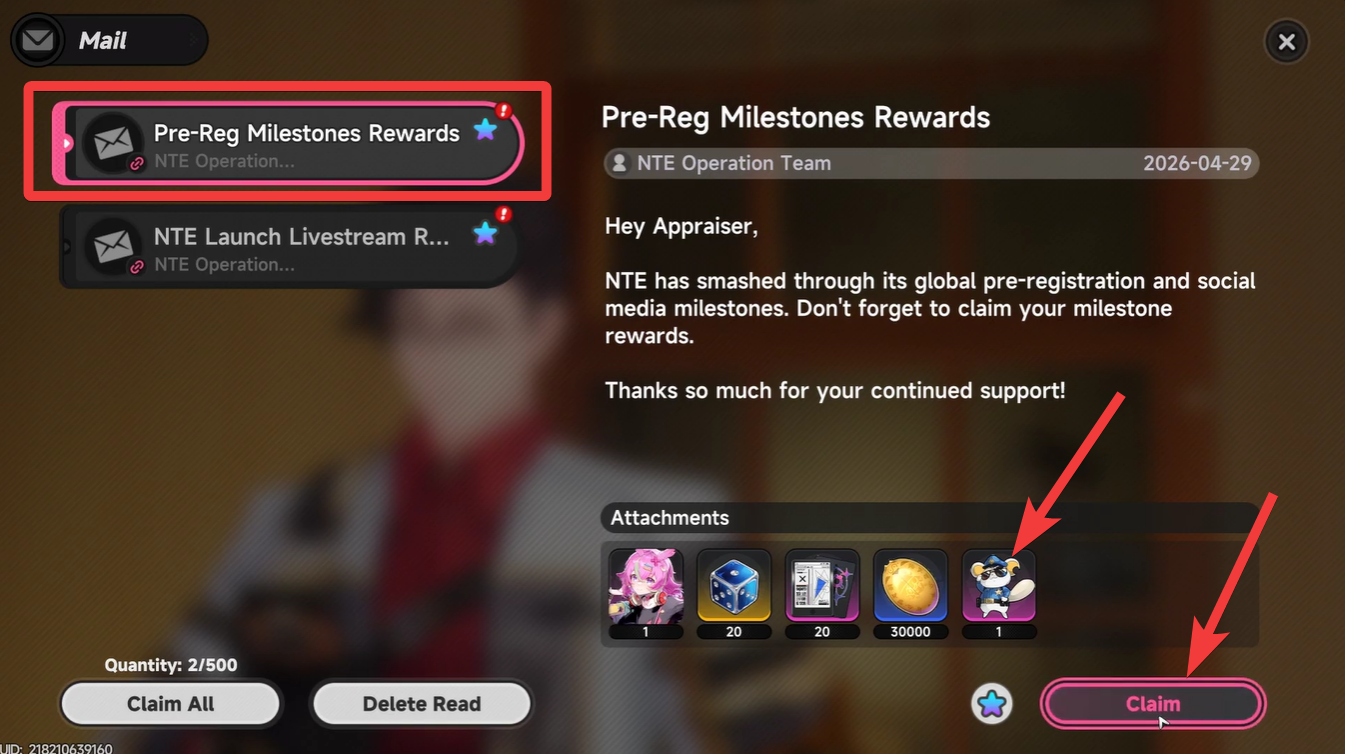This screenshot has height=754, width=1345.
Task: Close the Mail window
Action: point(1287,41)
